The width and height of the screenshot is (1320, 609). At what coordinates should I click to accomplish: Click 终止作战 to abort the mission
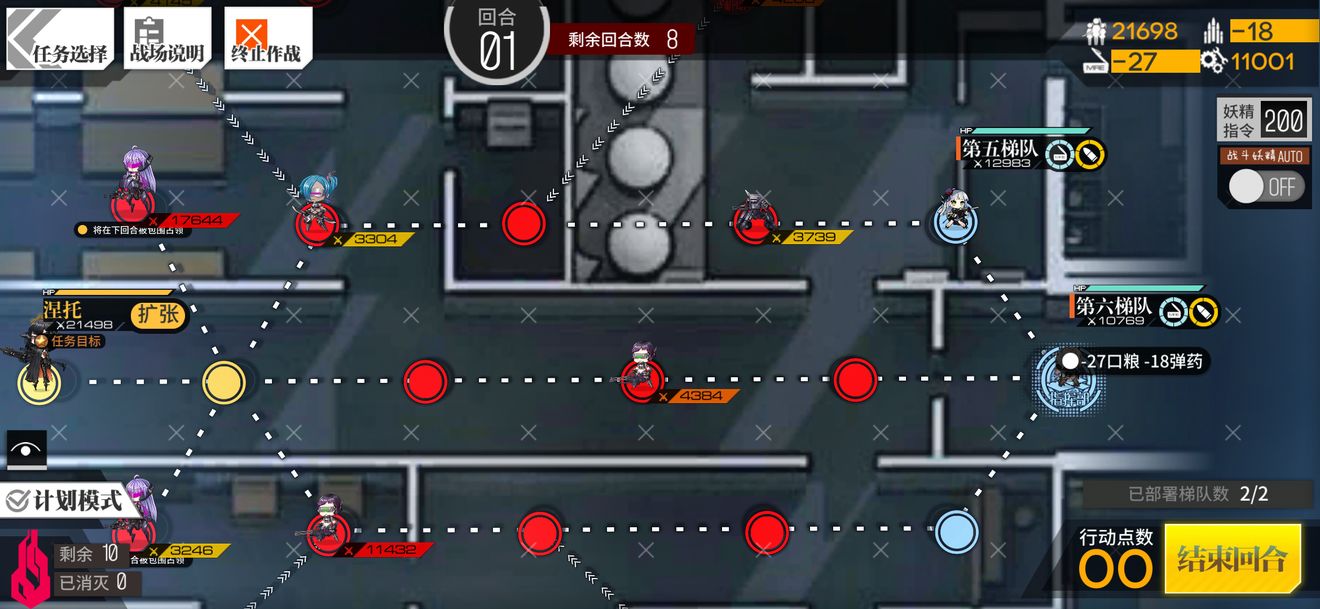[x=266, y=40]
